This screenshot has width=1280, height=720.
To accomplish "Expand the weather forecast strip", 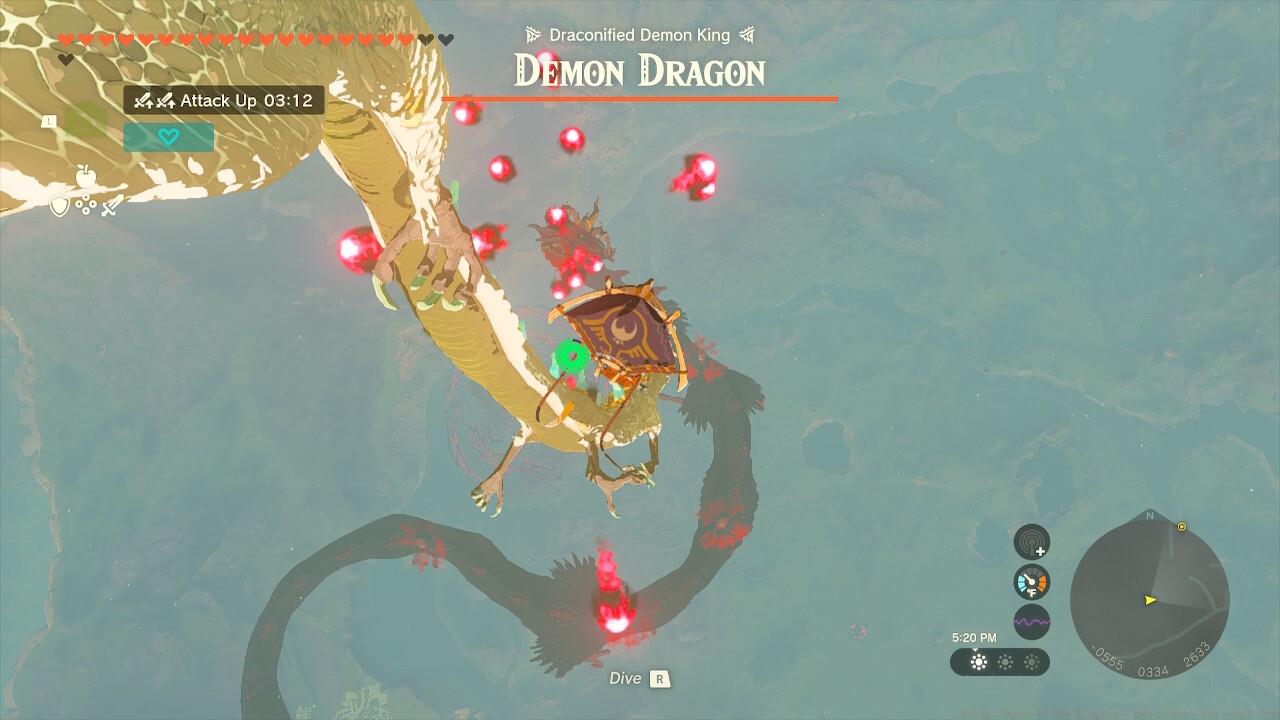I will (x=1000, y=661).
